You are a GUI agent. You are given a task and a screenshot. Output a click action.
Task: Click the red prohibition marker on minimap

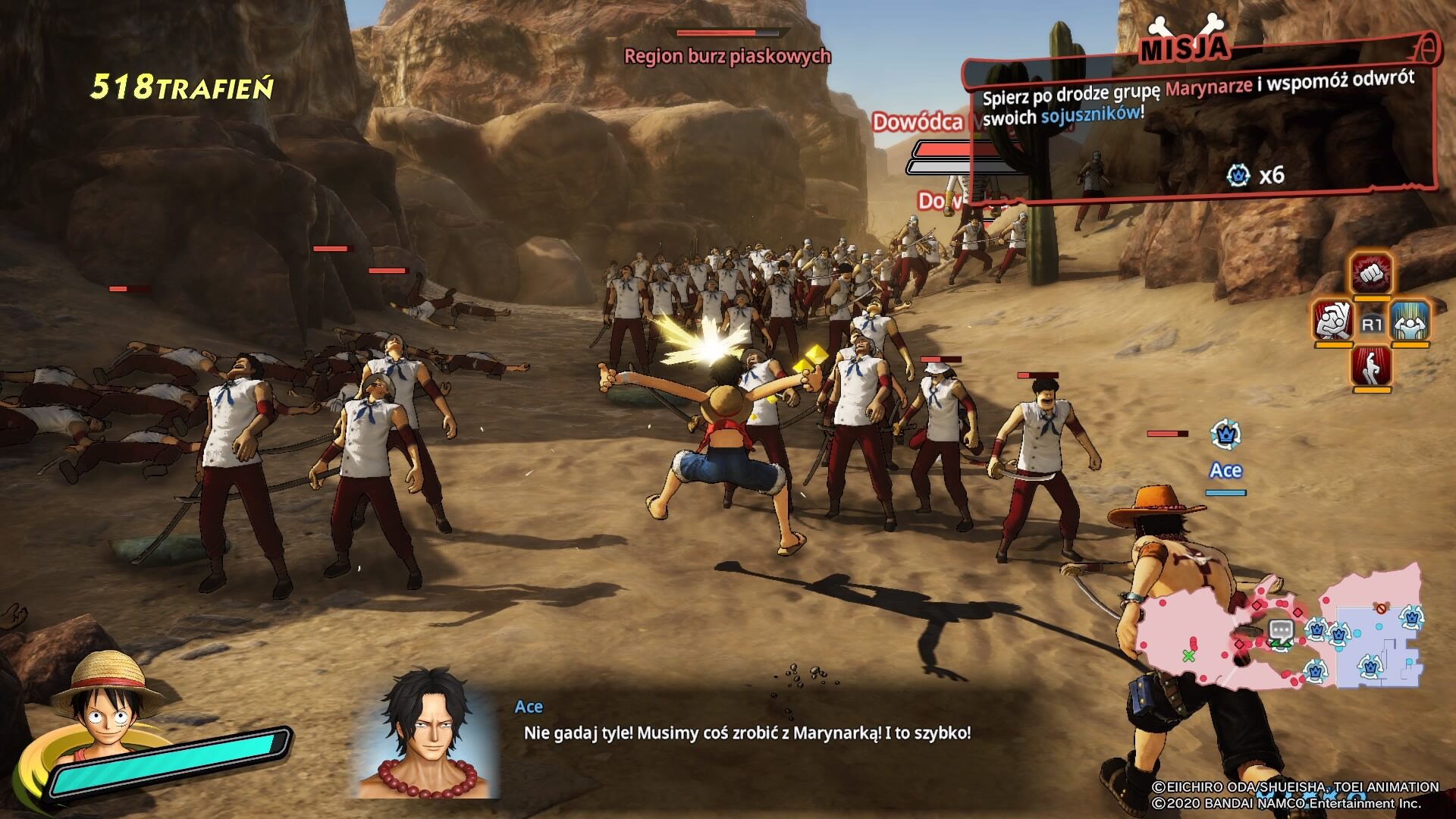pyautogui.click(x=1381, y=608)
